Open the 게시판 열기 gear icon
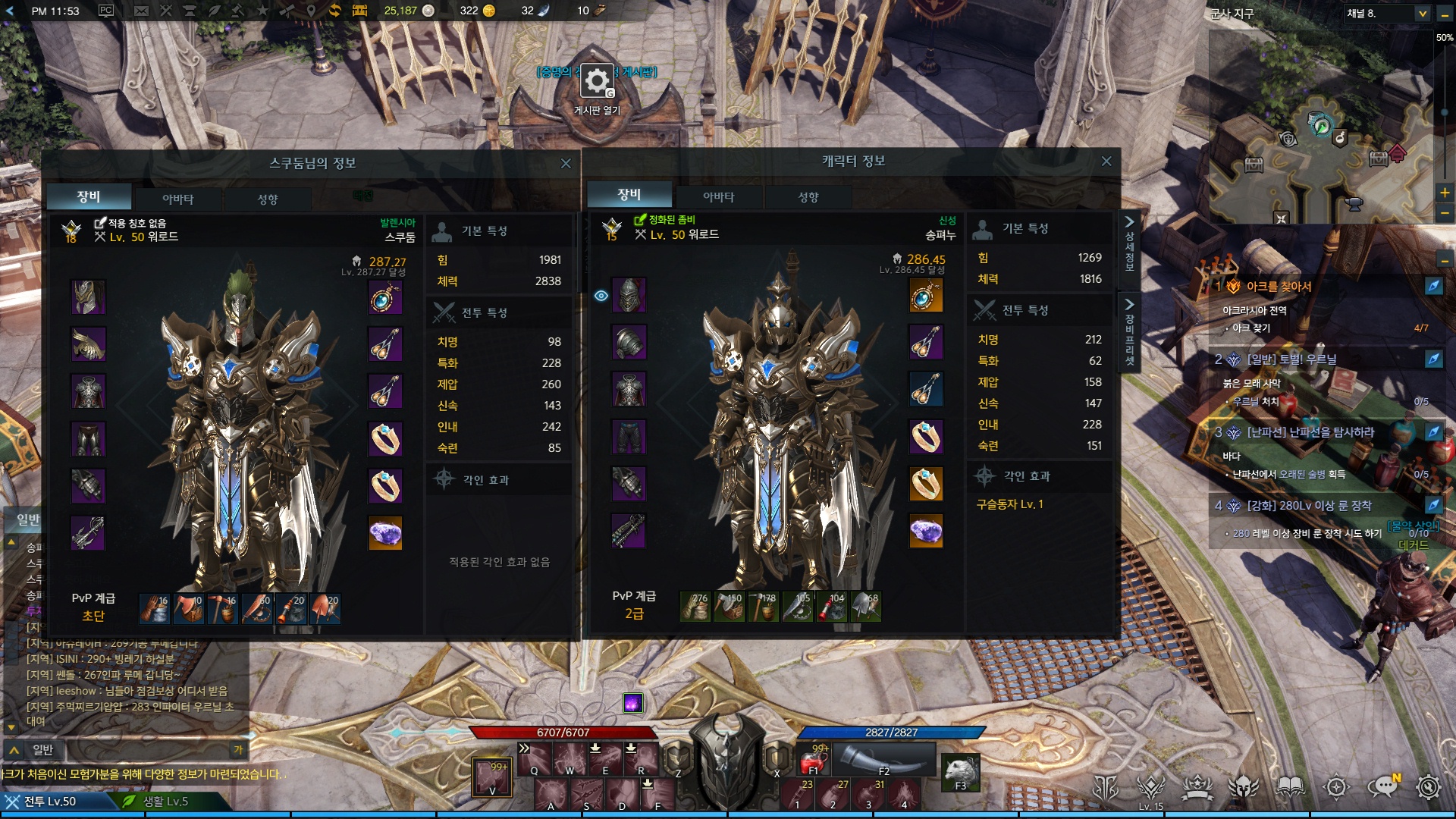The image size is (1456, 819). coord(597,81)
